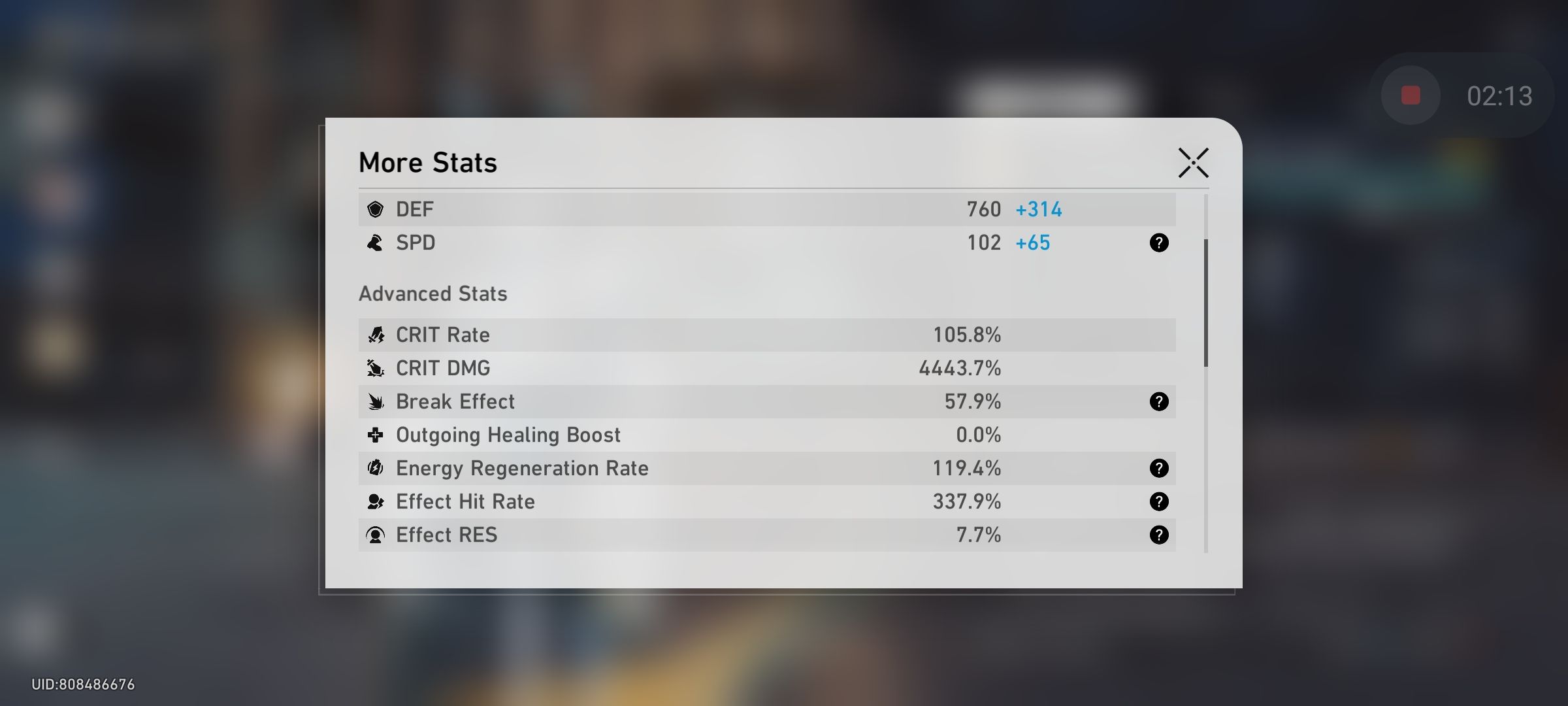Close the More Stats panel
The height and width of the screenshot is (706, 1568).
[1194, 163]
